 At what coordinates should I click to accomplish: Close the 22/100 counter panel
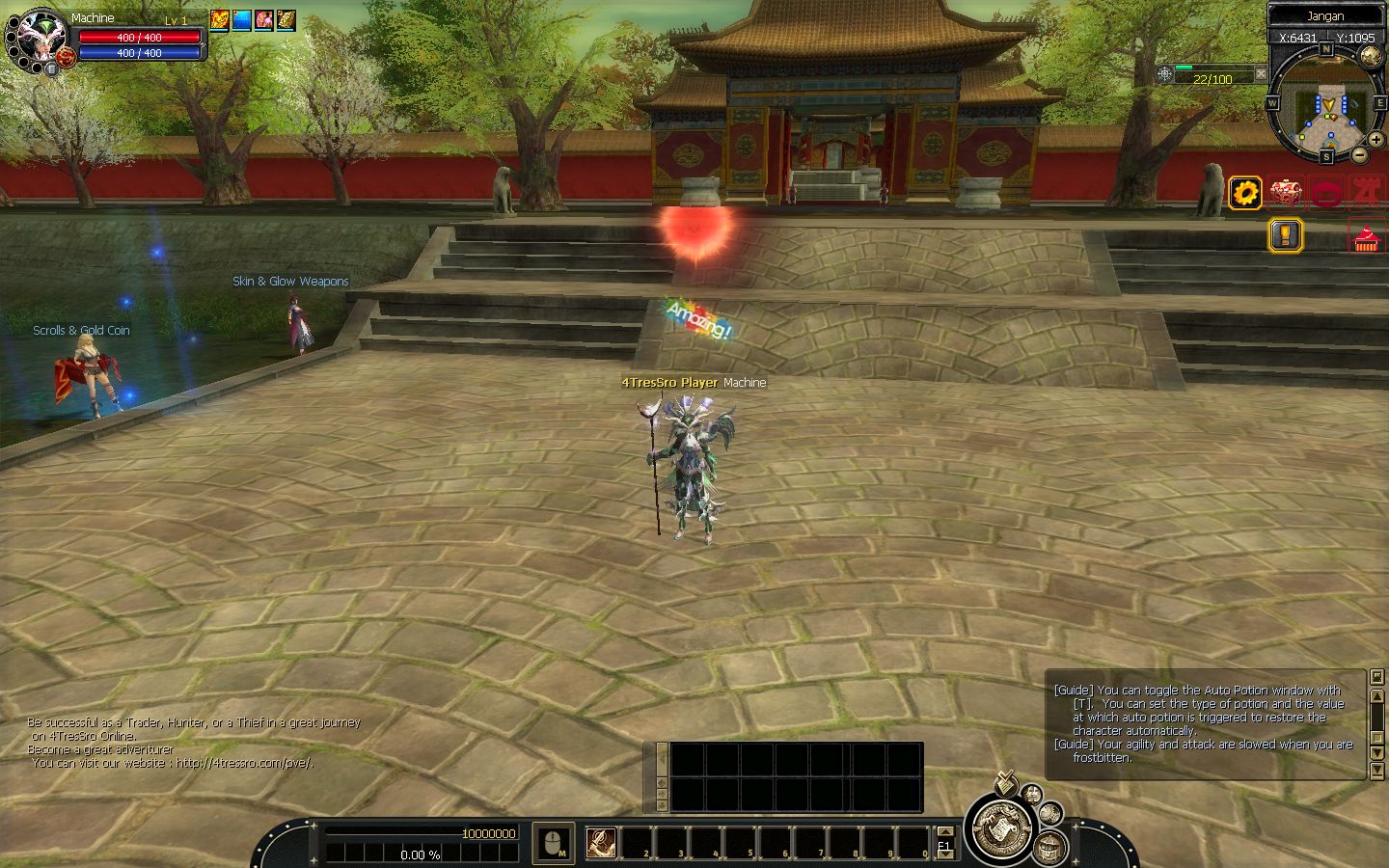(1260, 74)
